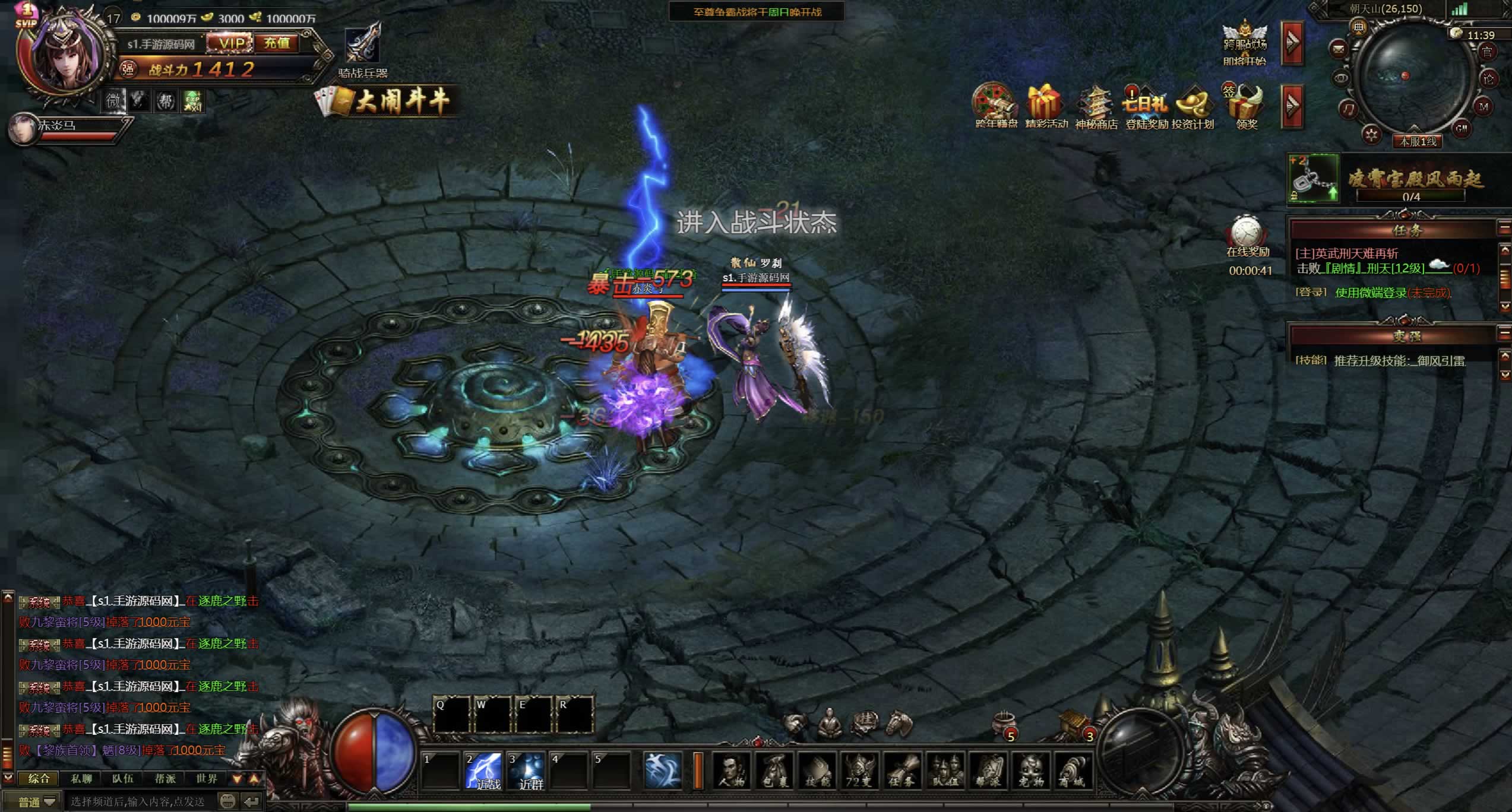This screenshot has width=1512, height=812.
Task: Switch to the 私聊 private chat tab
Action: coord(81,779)
